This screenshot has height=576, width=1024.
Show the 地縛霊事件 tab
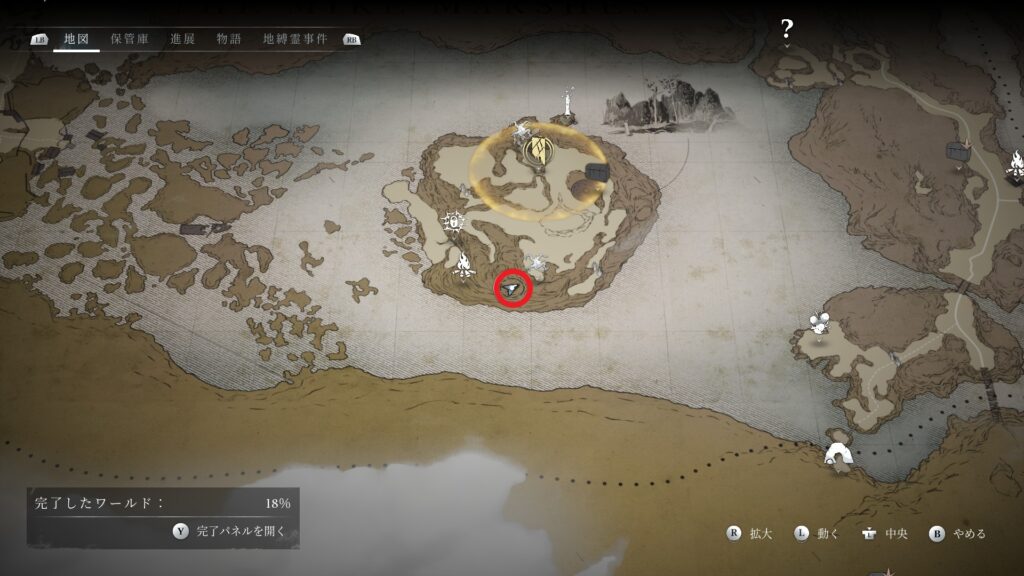[295, 39]
